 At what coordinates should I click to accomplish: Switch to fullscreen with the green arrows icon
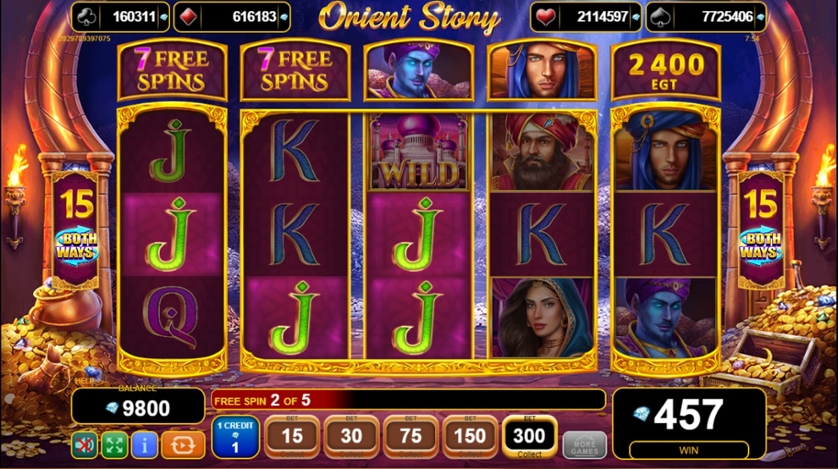tap(116, 444)
